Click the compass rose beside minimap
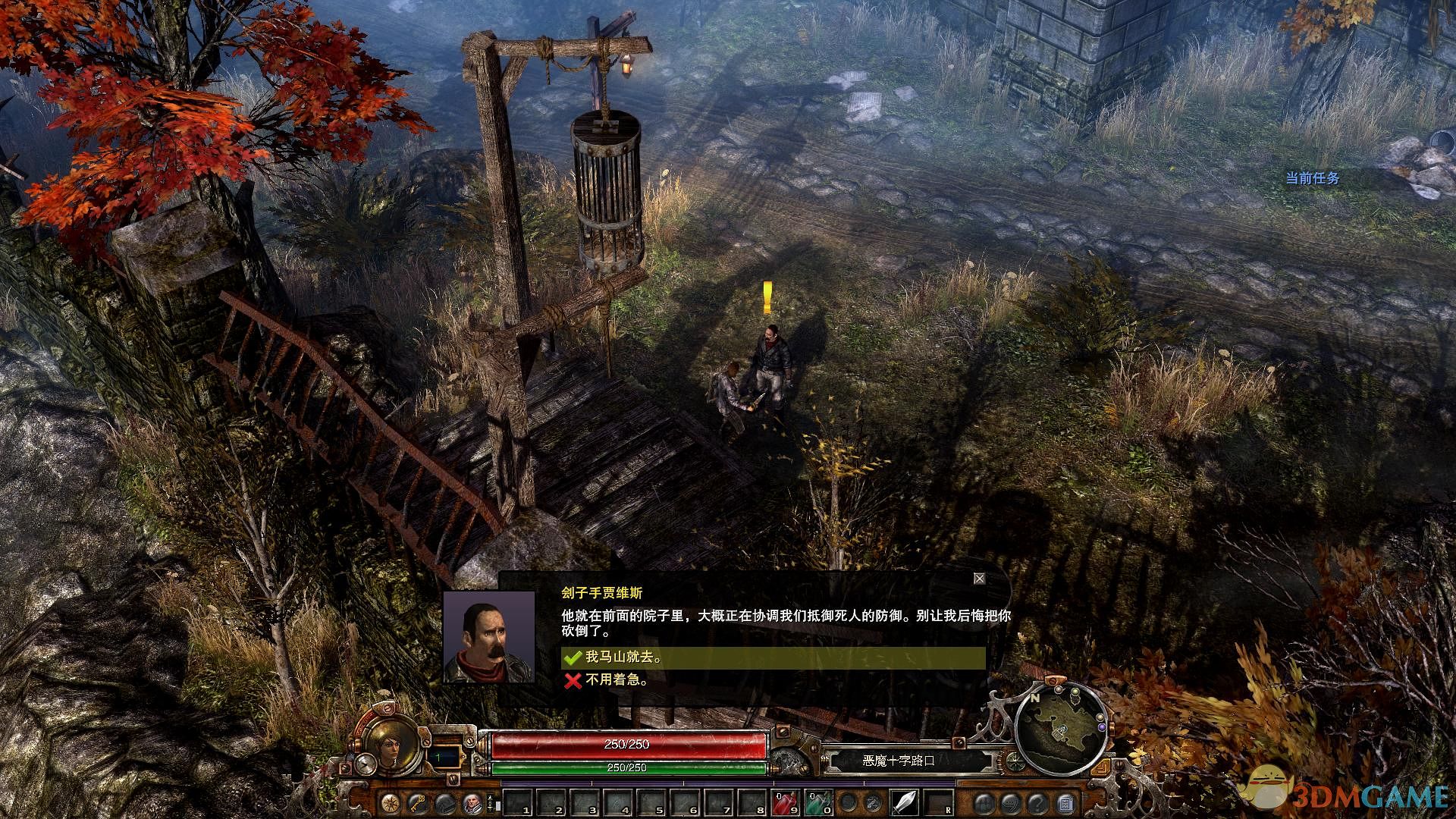 [x=1014, y=761]
